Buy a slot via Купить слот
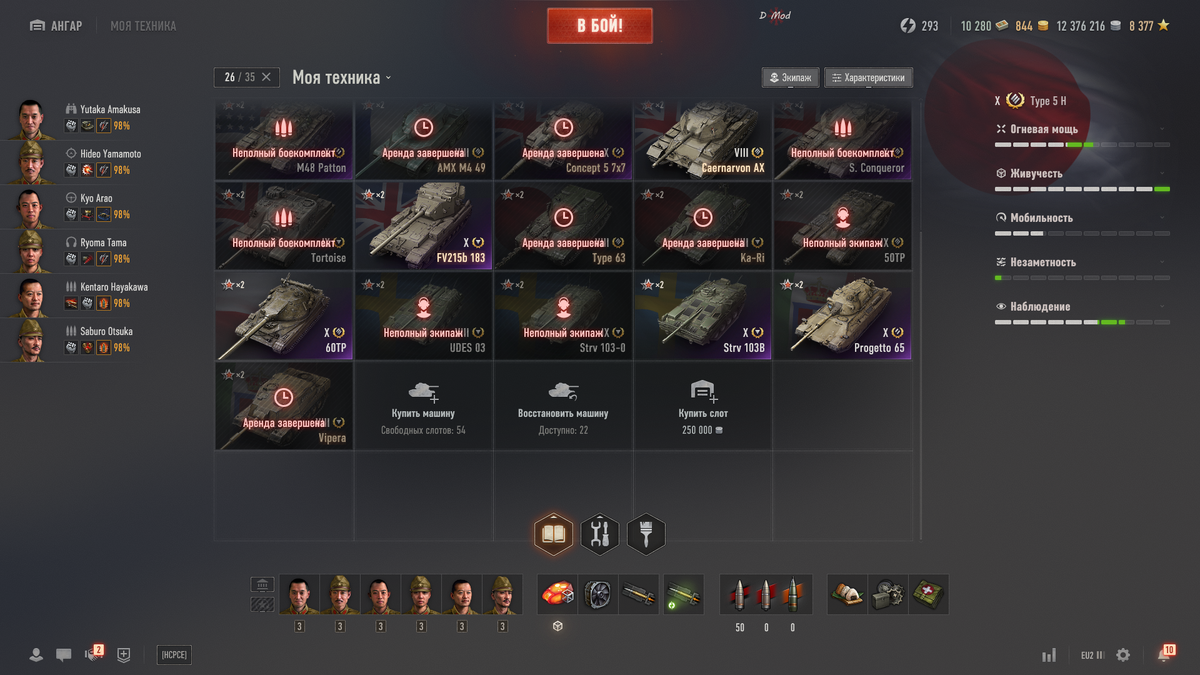 [703, 405]
